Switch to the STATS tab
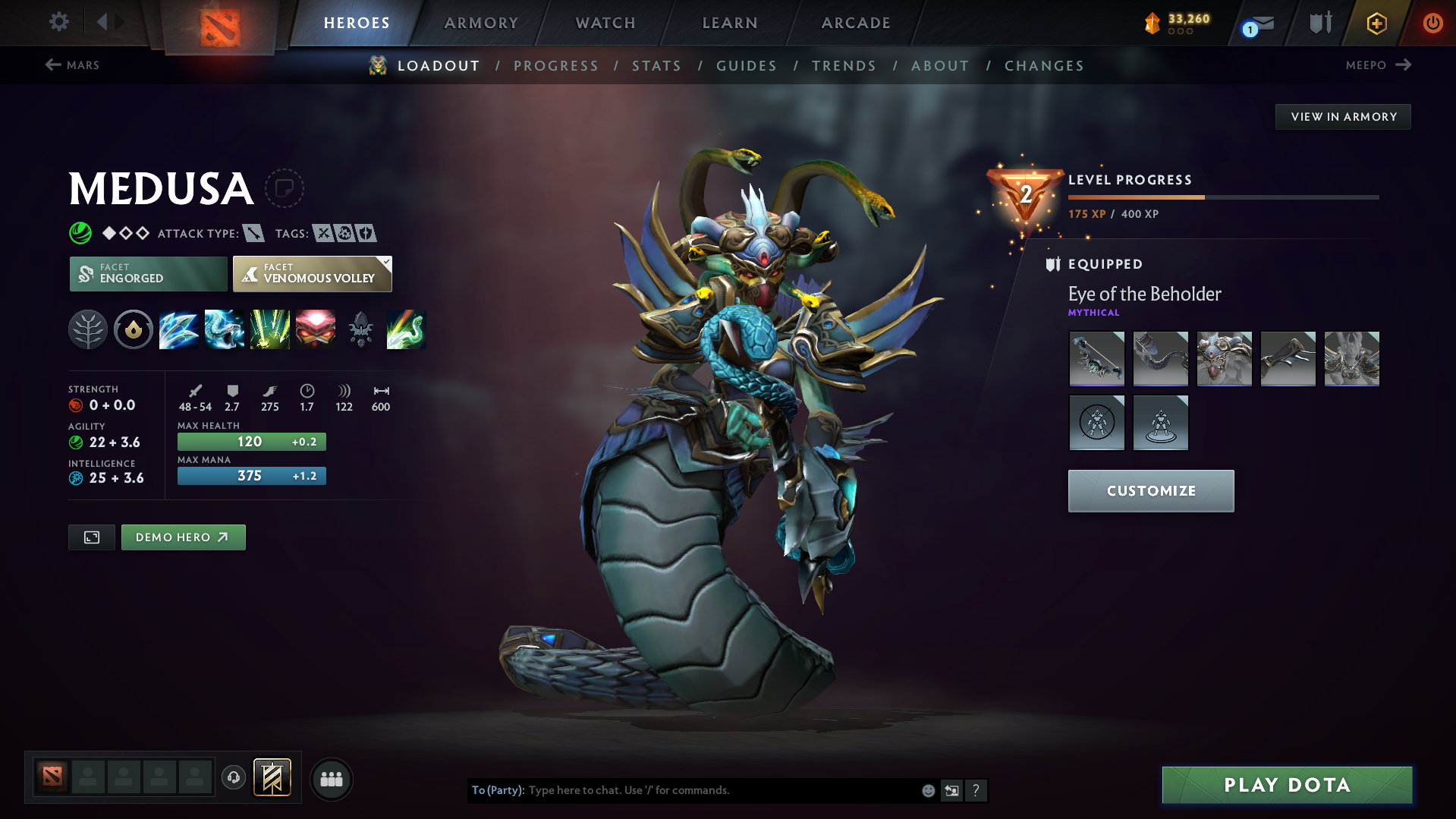Screen dimensions: 1456x819 pos(656,66)
